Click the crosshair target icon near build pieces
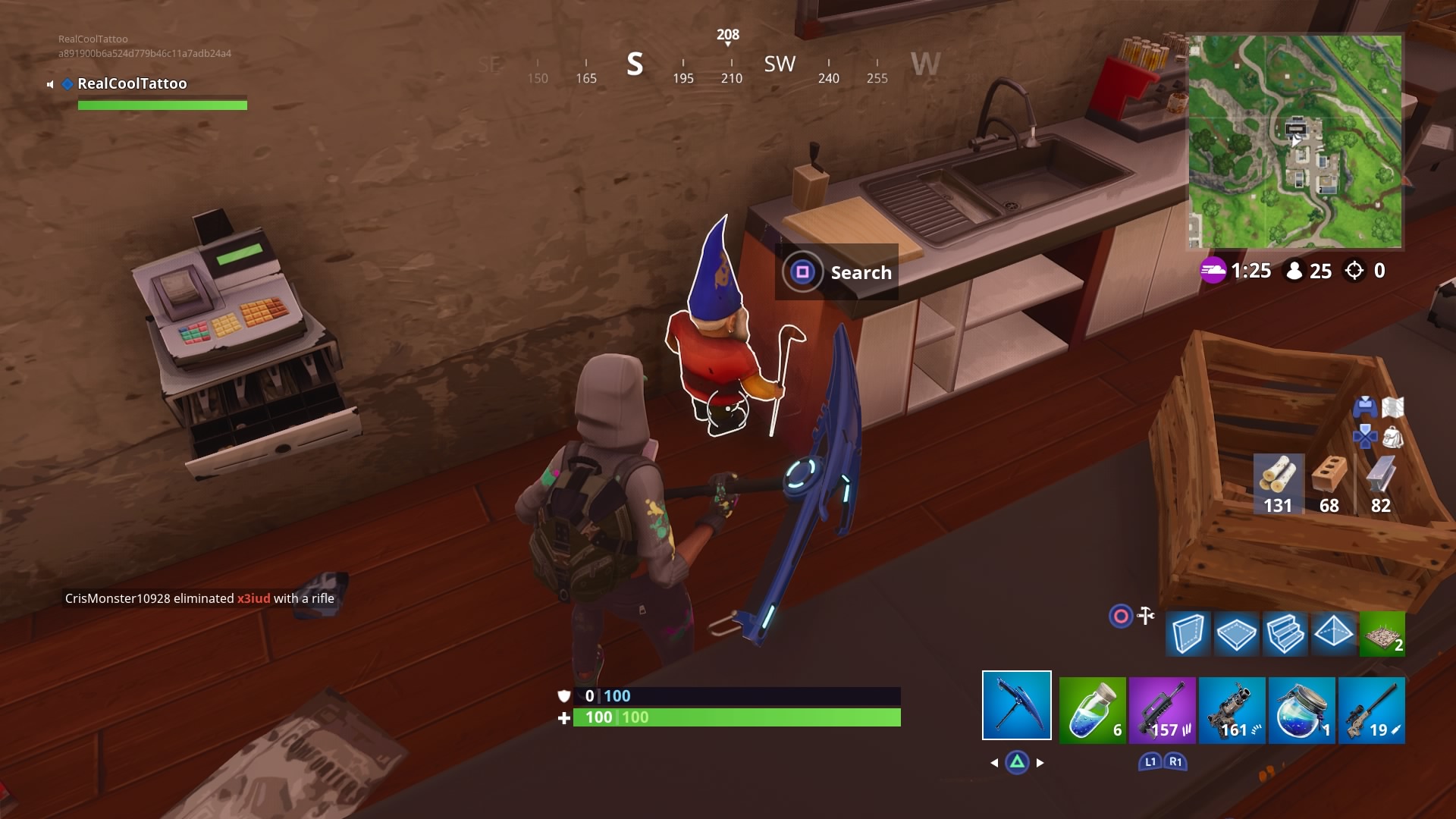The image size is (1456, 819). point(1120,617)
